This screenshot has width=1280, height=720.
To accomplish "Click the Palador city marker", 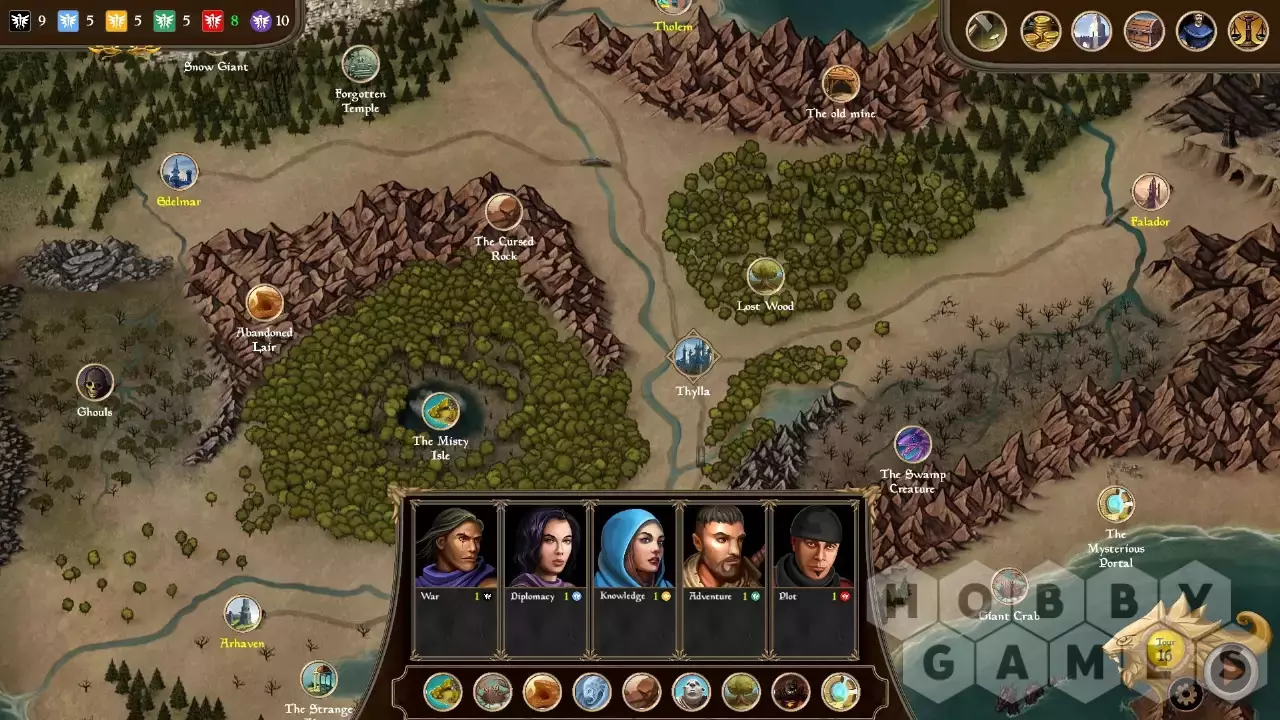I will 1150,192.
